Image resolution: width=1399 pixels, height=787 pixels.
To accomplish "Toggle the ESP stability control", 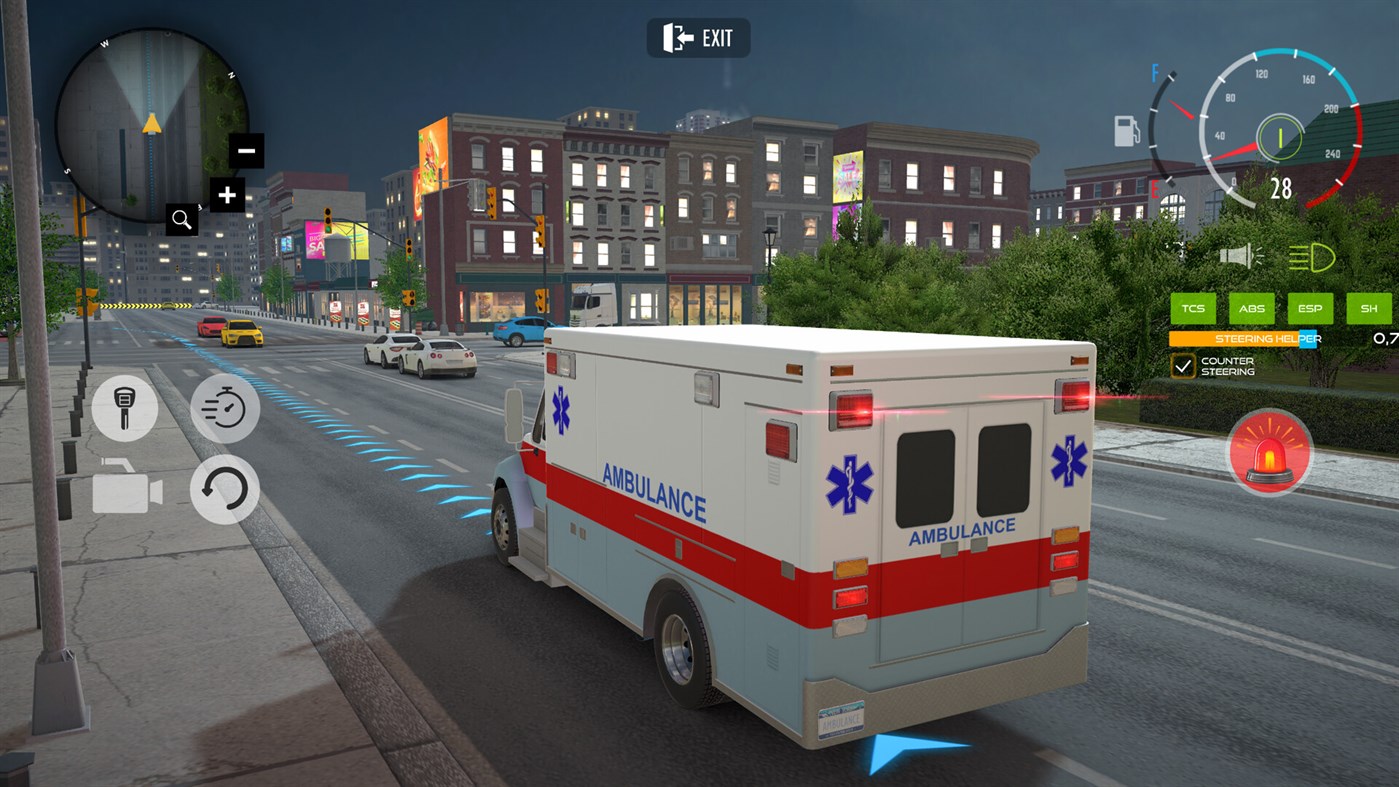I will click(x=1310, y=308).
